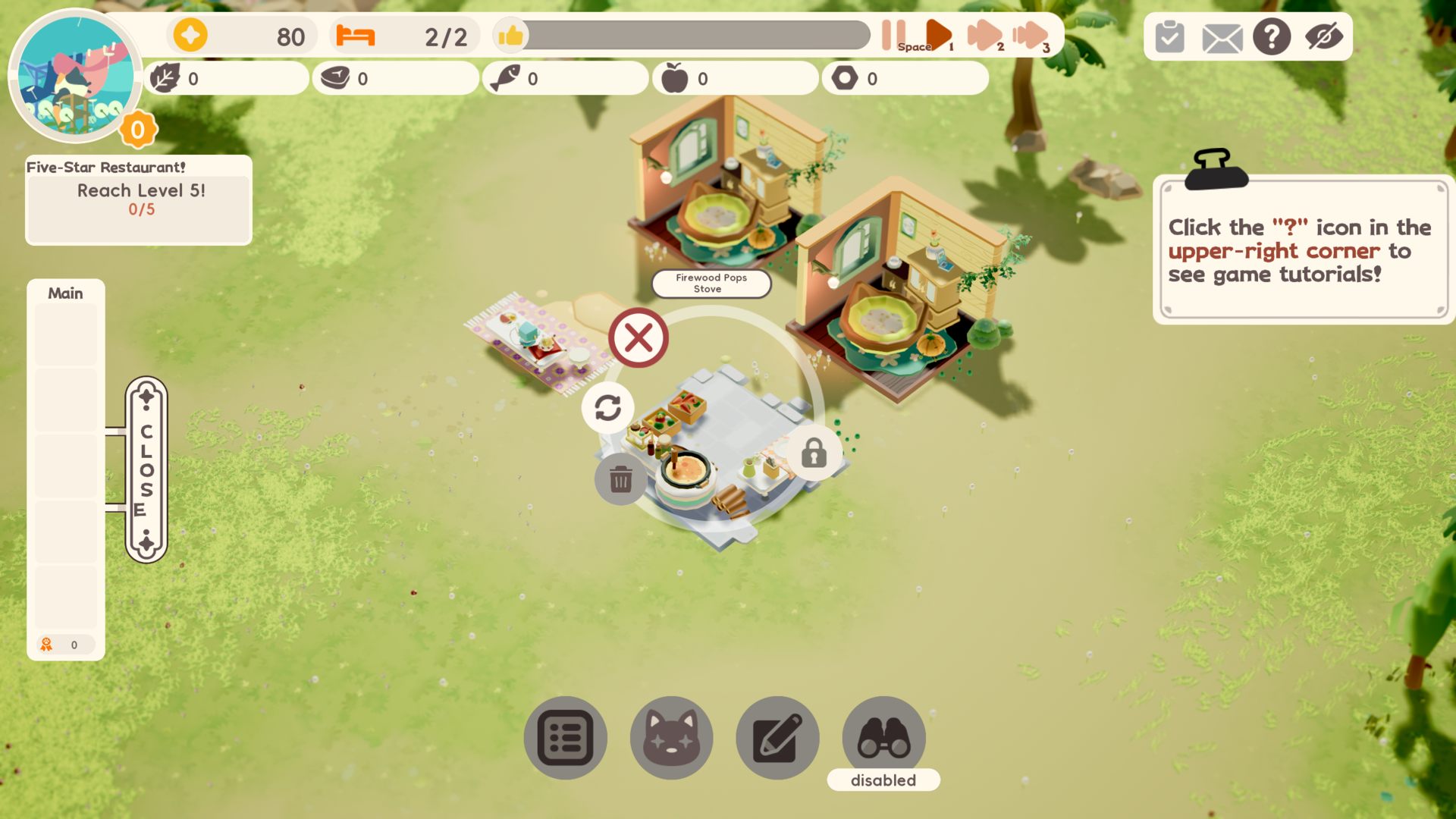Set game speed to normal play
Screen dimensions: 1456x819
938,35
